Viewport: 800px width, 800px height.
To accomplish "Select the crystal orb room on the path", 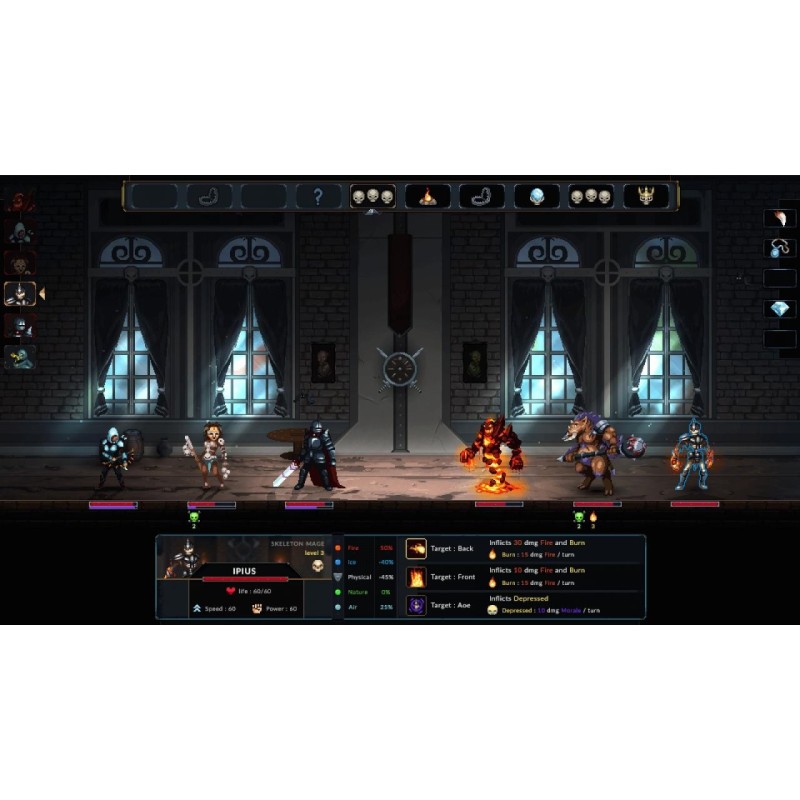I will pos(536,196).
